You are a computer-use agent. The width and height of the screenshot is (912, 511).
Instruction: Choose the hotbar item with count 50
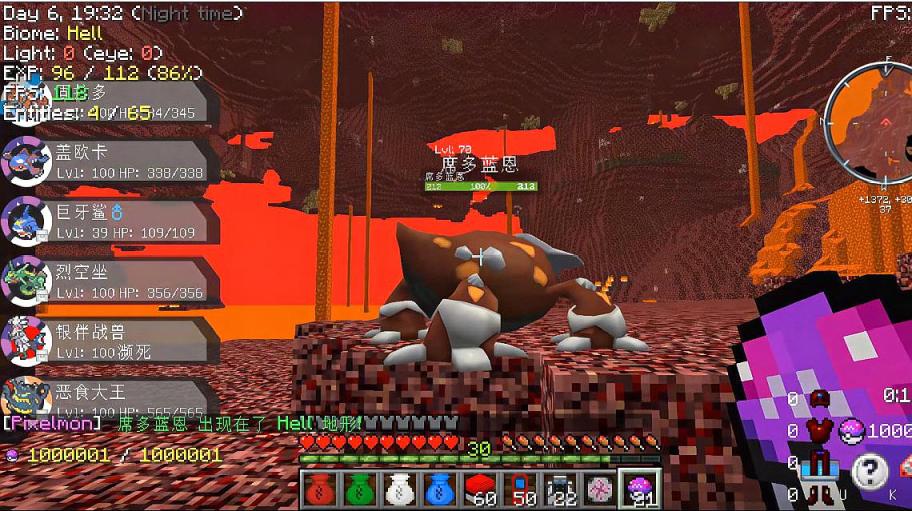point(520,488)
